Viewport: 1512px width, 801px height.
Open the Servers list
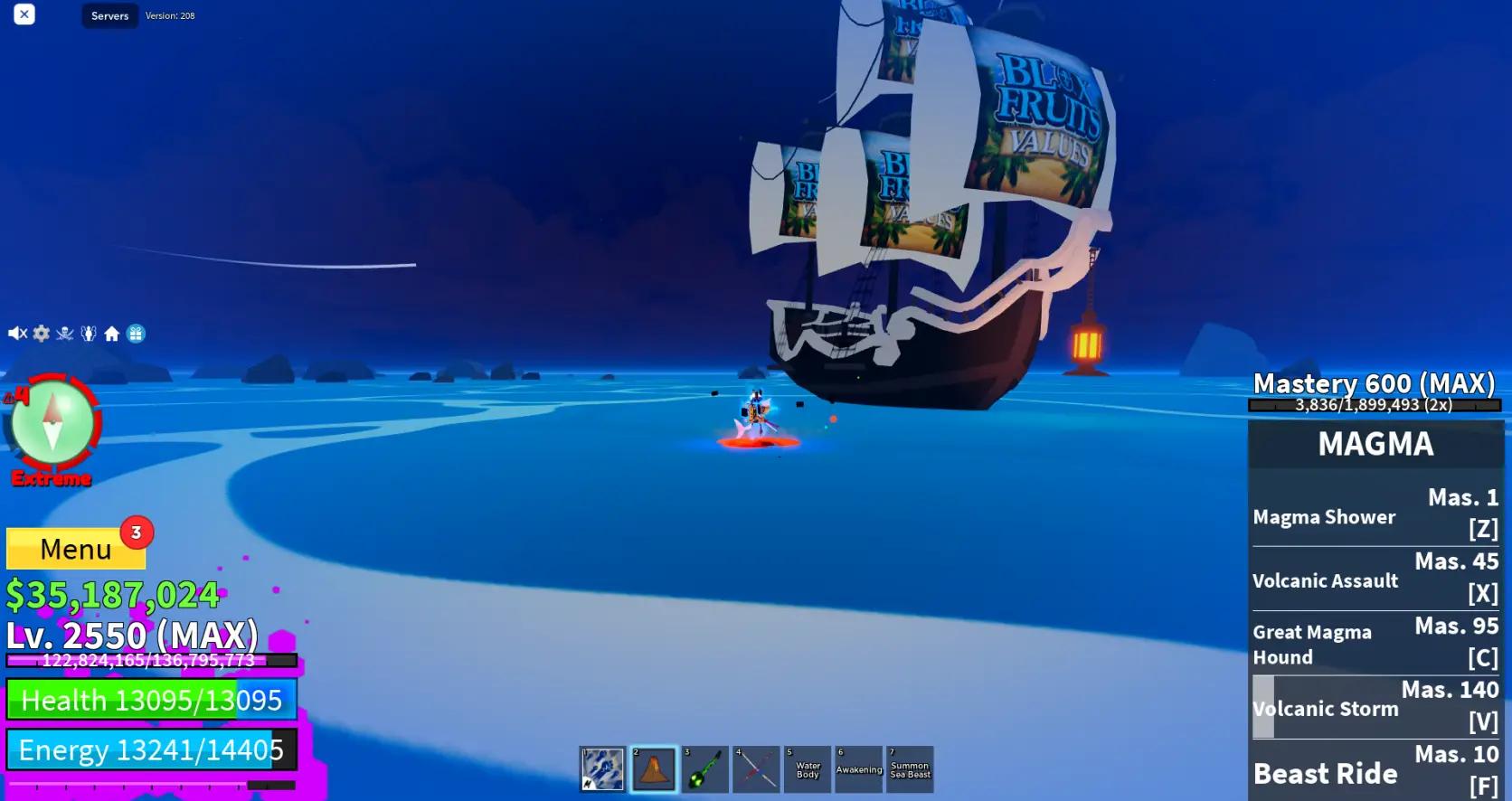tap(109, 15)
